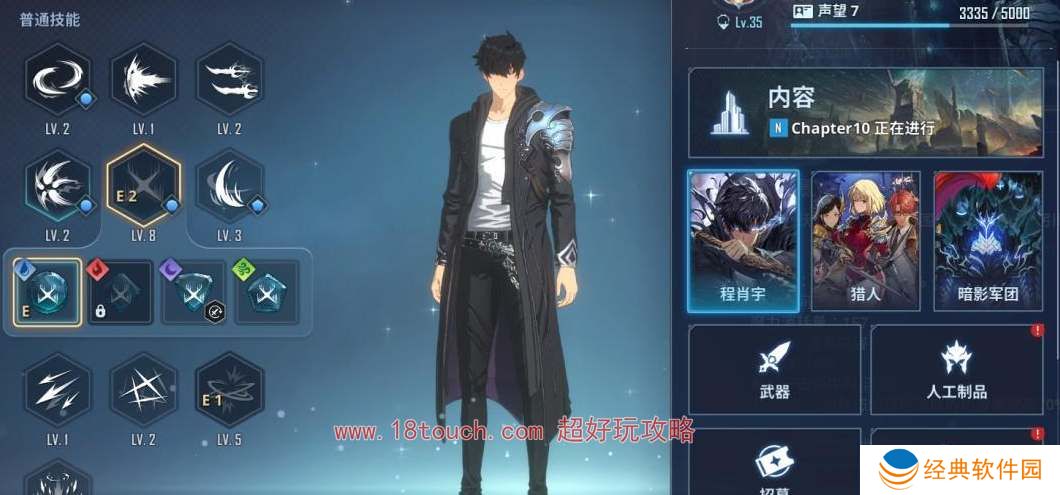
Task: Open the 猎人 hunters tile
Action: click(x=865, y=240)
